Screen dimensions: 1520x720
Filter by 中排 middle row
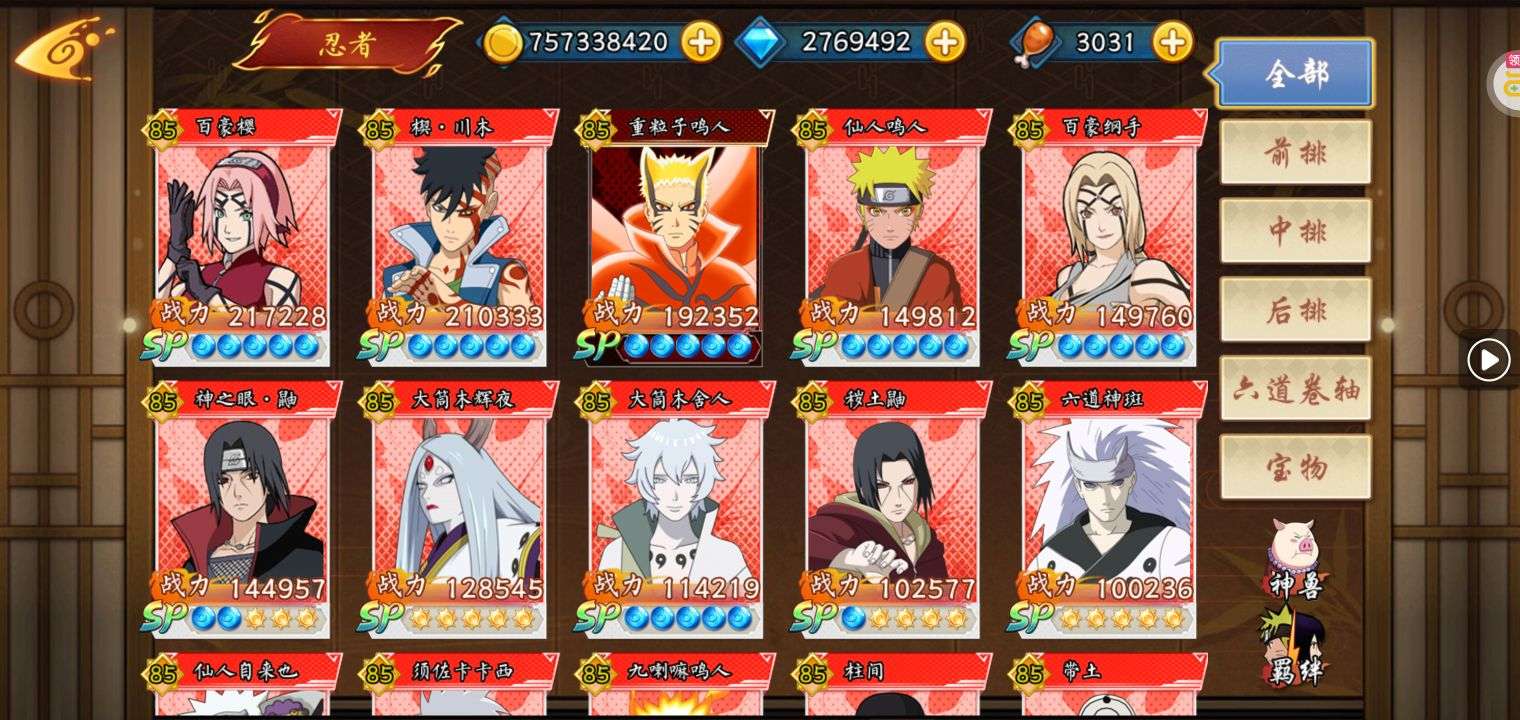click(1295, 231)
